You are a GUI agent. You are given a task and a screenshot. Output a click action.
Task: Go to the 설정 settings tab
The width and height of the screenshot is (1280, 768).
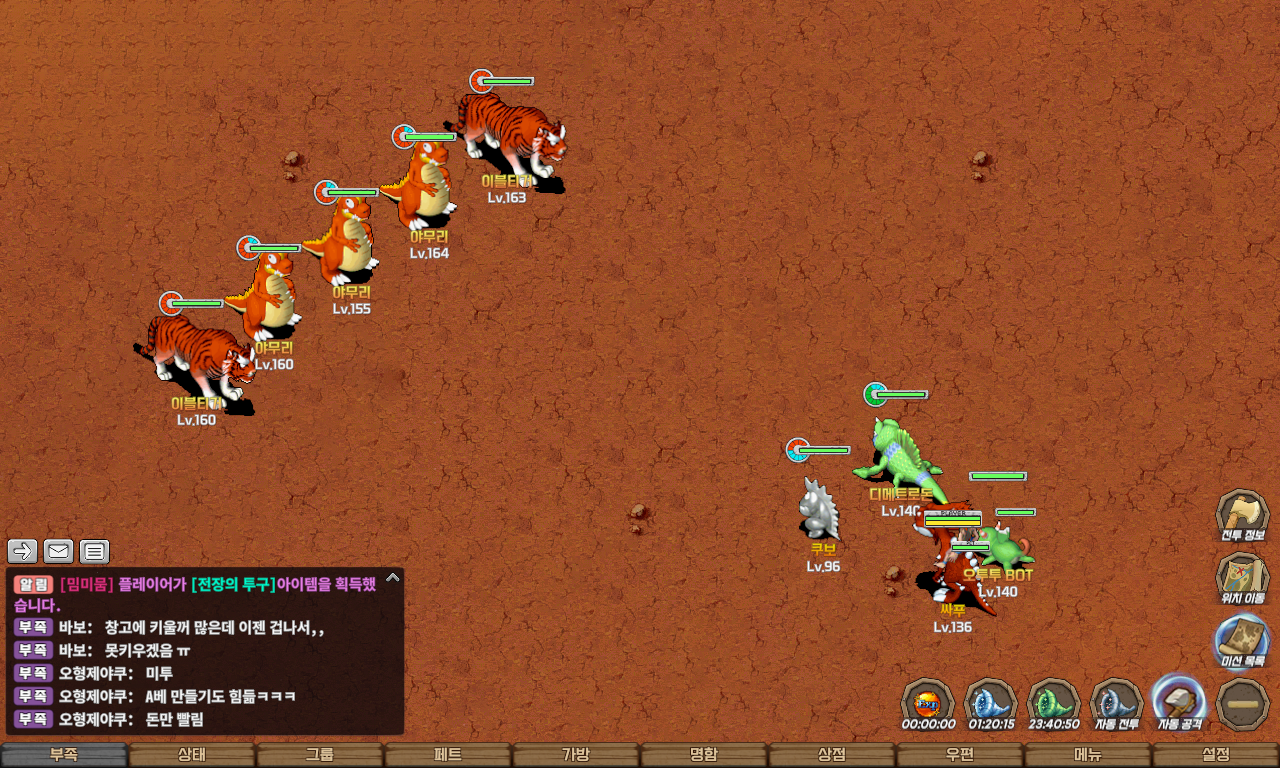point(1216,755)
